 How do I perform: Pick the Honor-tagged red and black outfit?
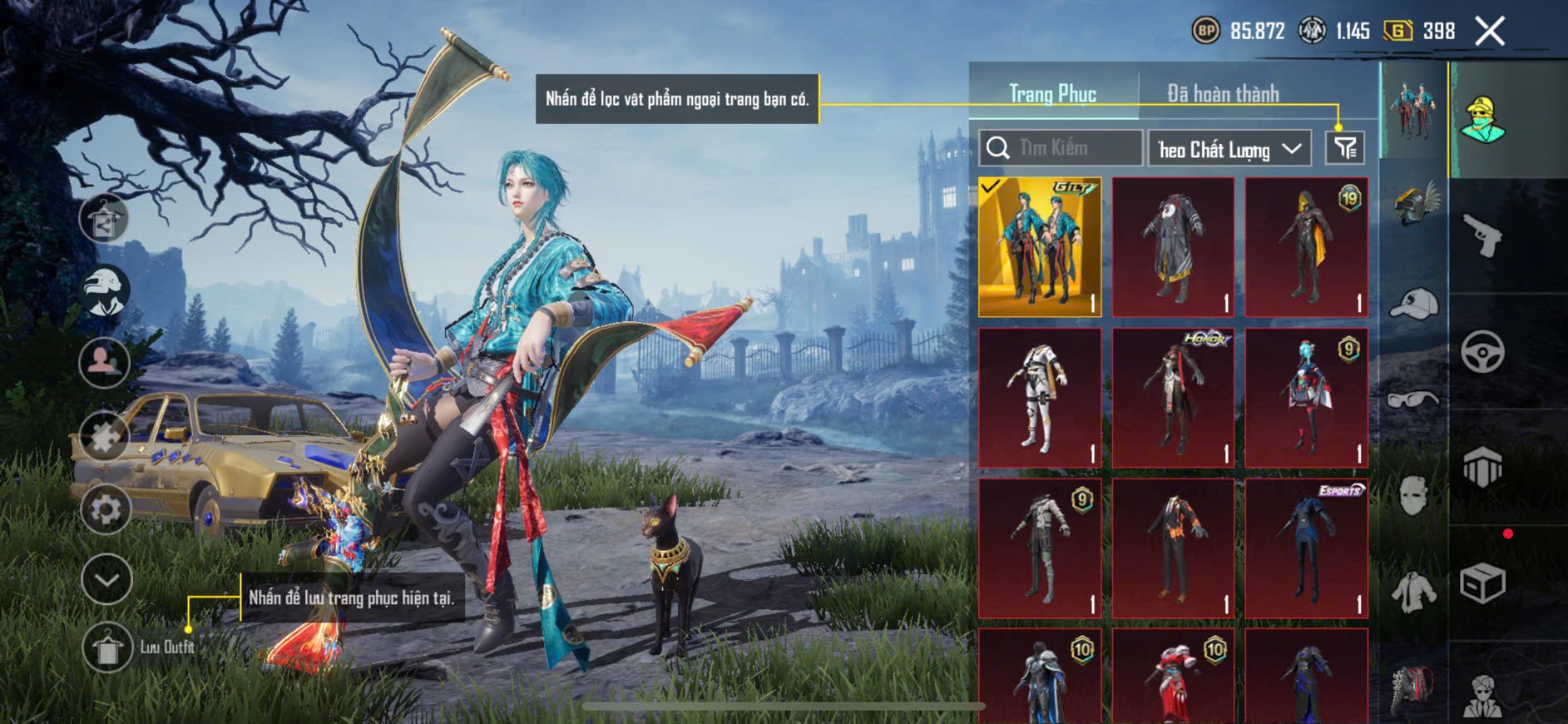pos(1173,398)
